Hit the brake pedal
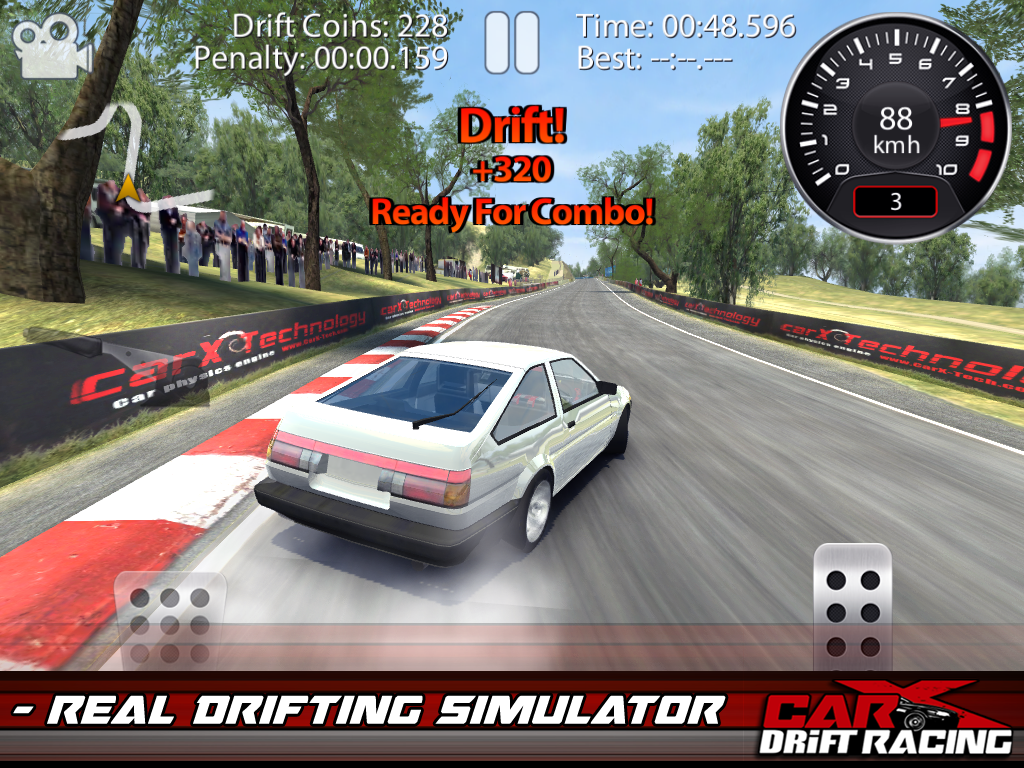1024x768 pixels. [170, 625]
